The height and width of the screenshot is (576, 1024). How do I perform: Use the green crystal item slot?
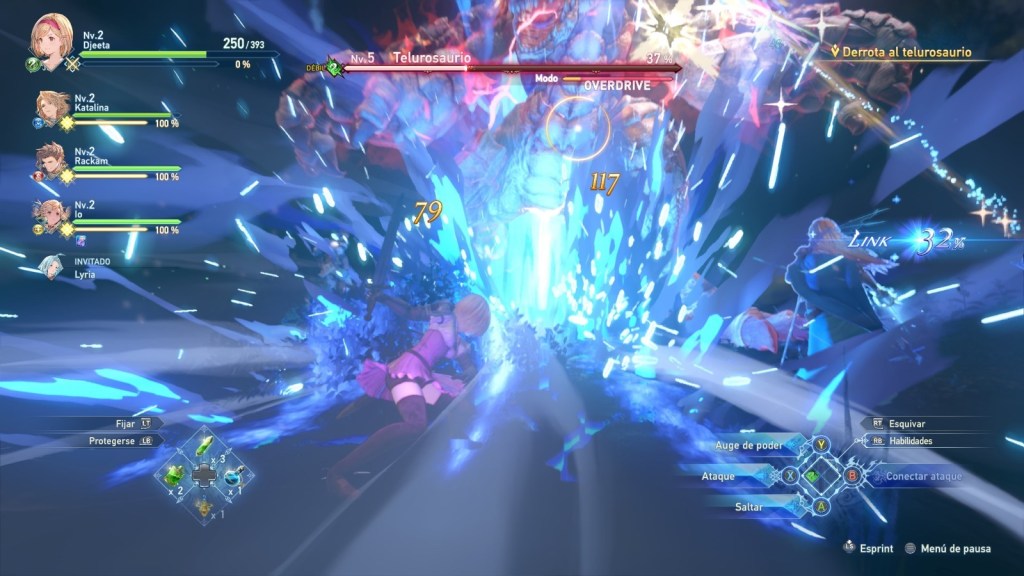(203, 444)
